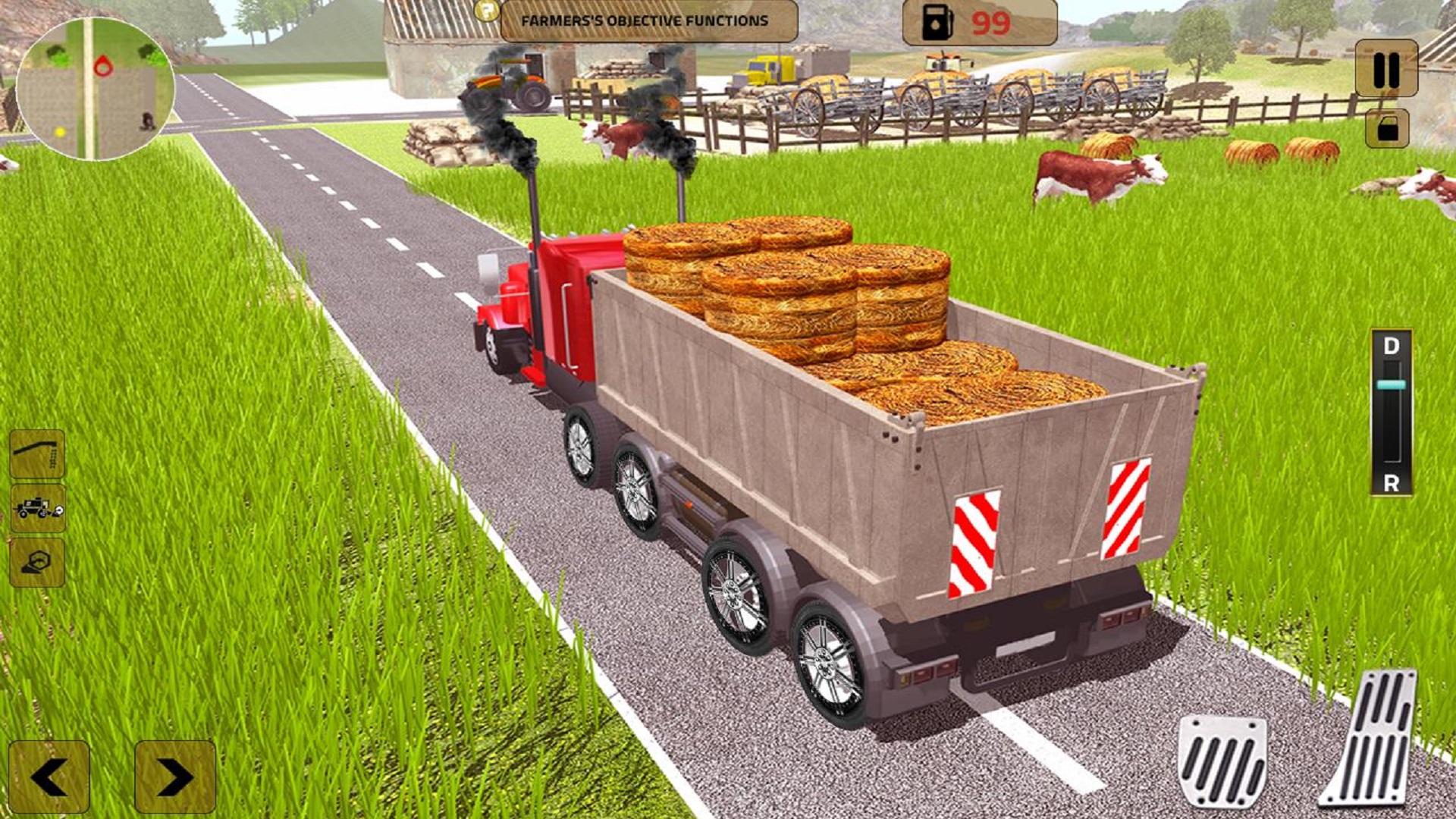The height and width of the screenshot is (819, 1456).
Task: Click the minimap in the corner
Action: [95, 87]
